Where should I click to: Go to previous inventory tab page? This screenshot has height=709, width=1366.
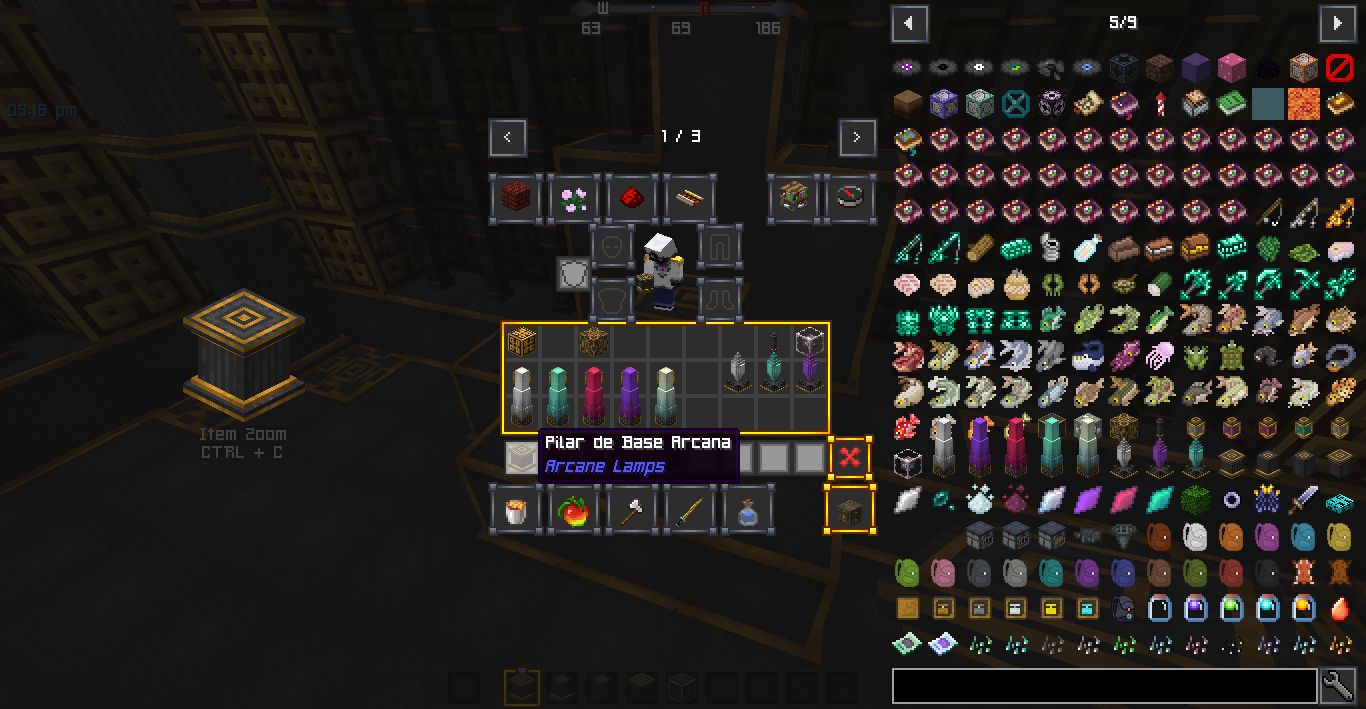coord(508,137)
